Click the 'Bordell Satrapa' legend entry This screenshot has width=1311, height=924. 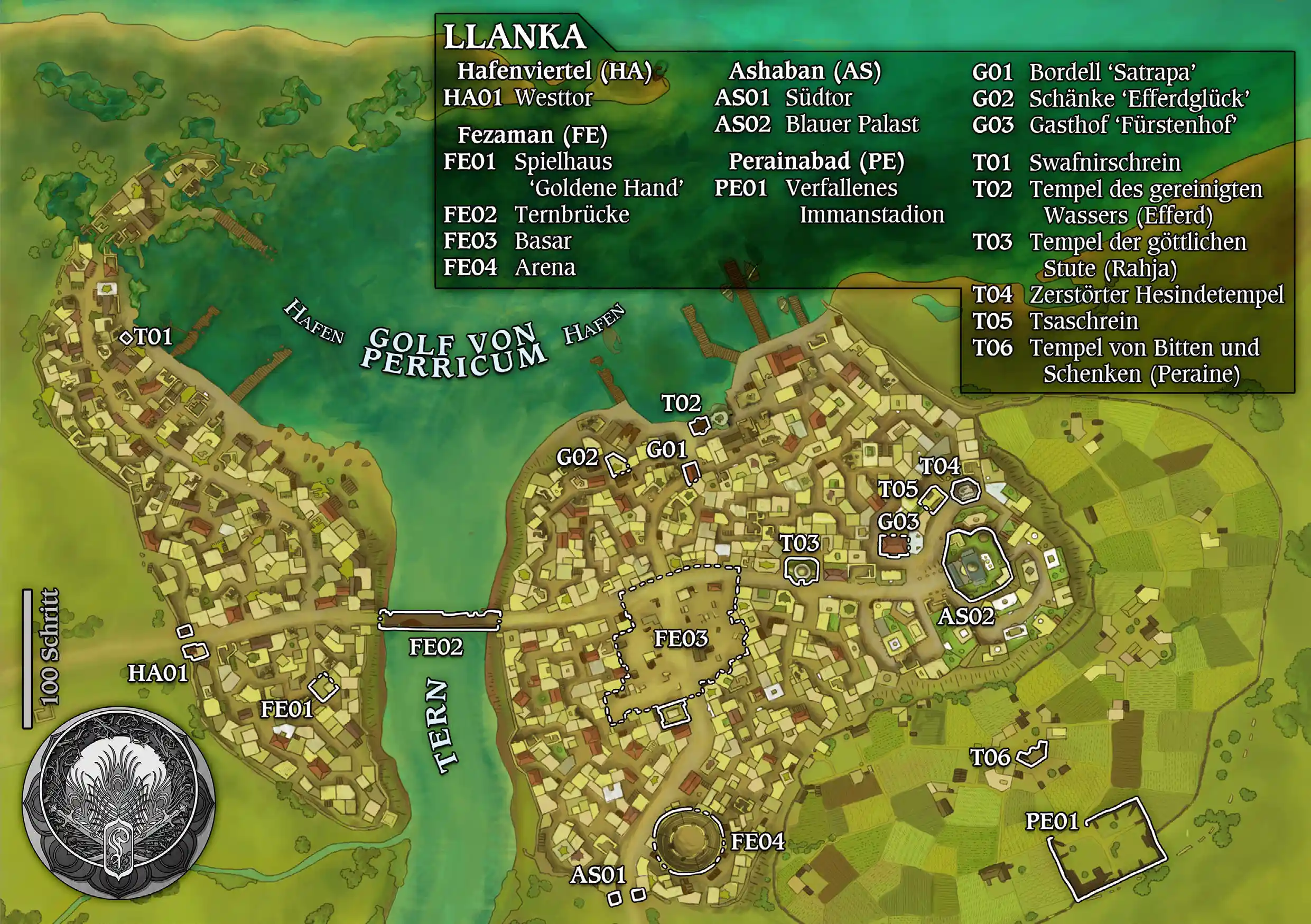[x=1111, y=72]
